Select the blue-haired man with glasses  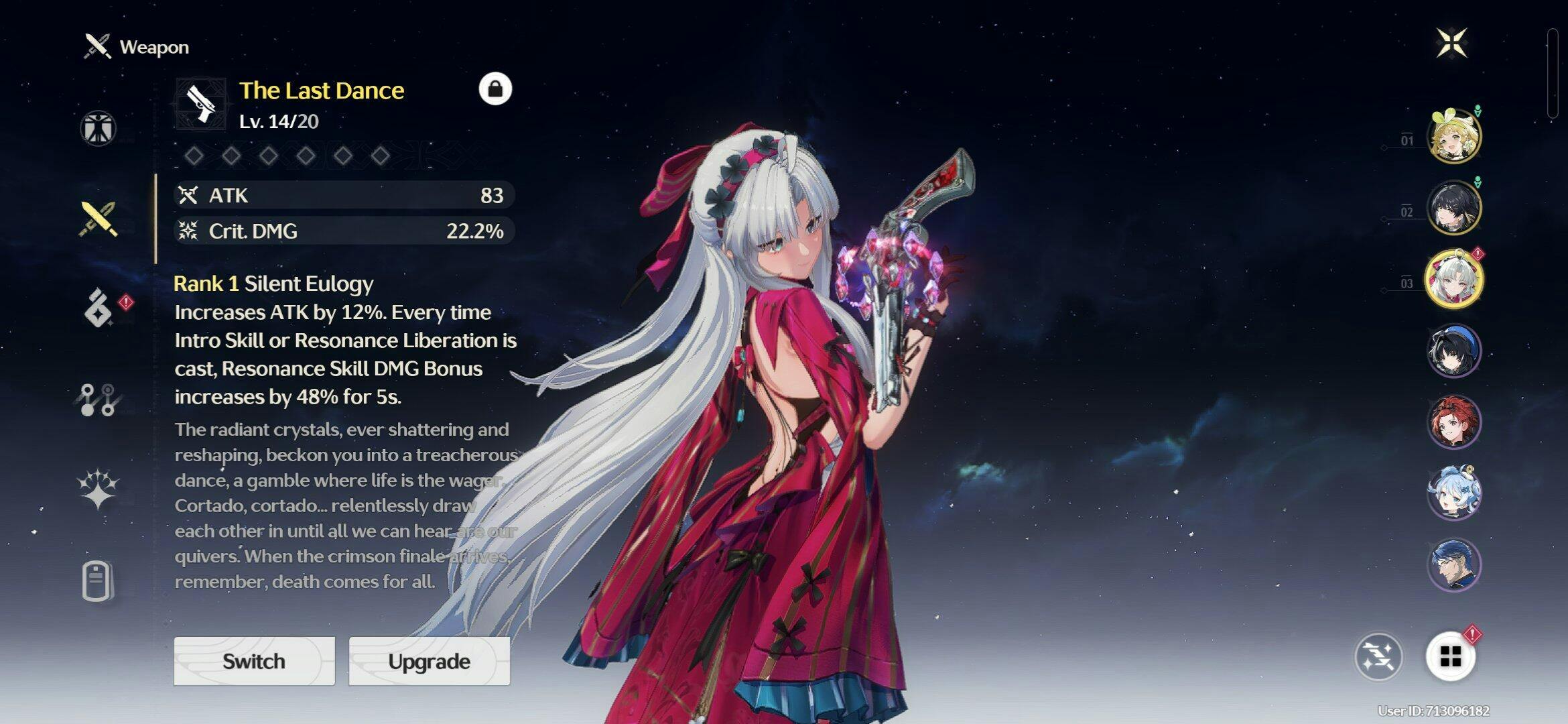tap(1454, 564)
